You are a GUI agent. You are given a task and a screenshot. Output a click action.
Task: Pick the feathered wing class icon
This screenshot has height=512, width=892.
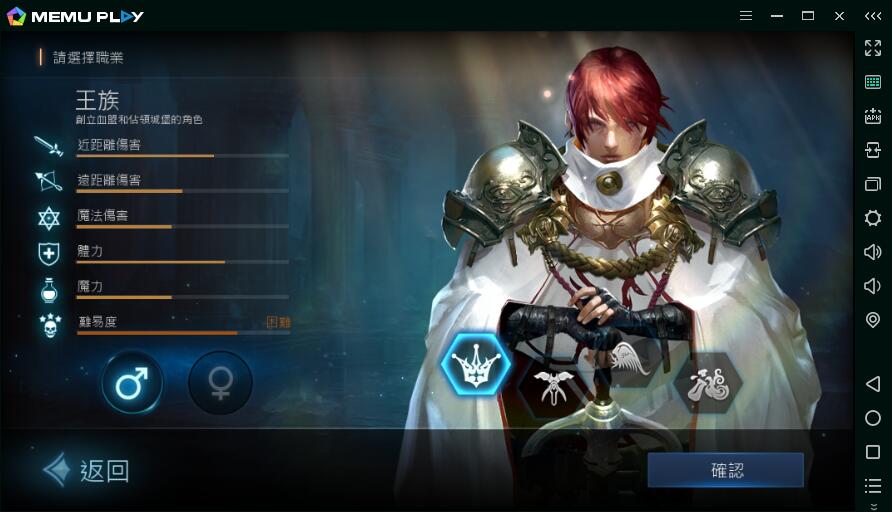point(630,360)
